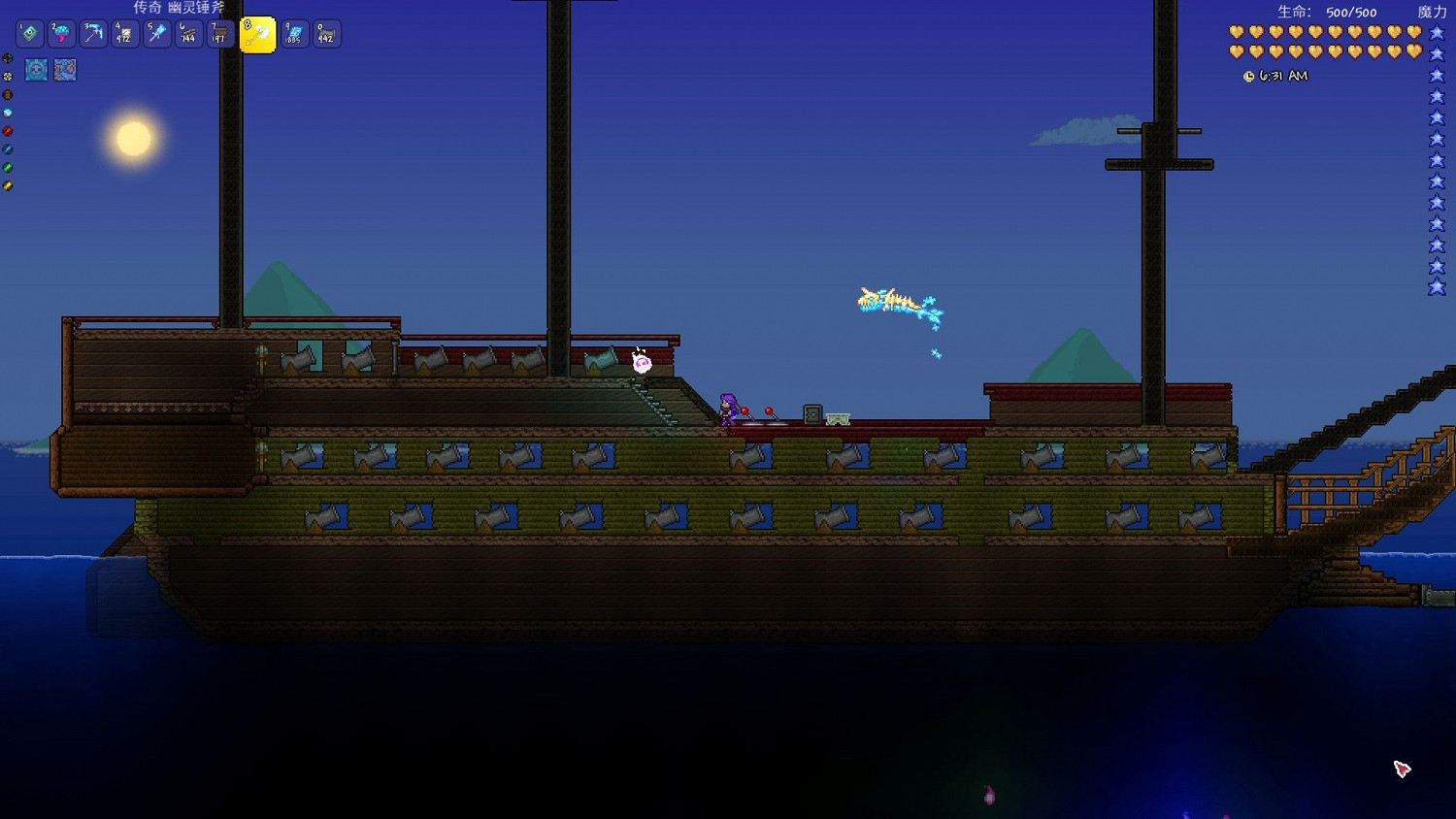
Task: Open the dark chest beside the lever
Action: 812,415
